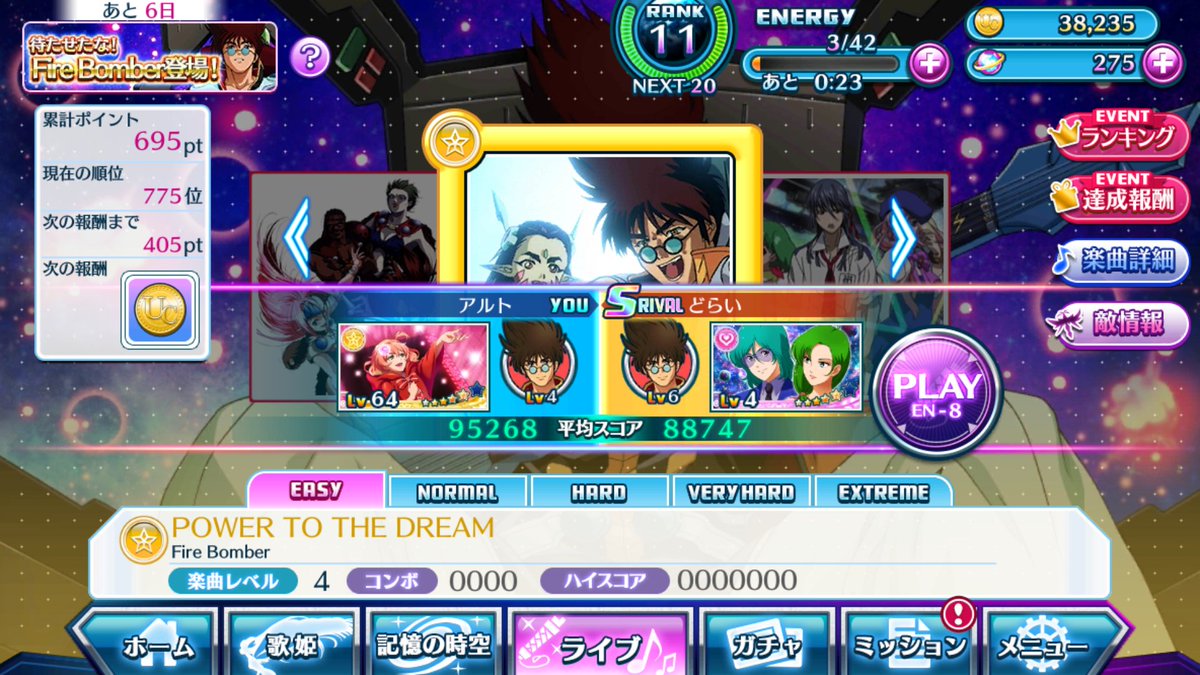Open the purple question mark help

pyautogui.click(x=310, y=57)
